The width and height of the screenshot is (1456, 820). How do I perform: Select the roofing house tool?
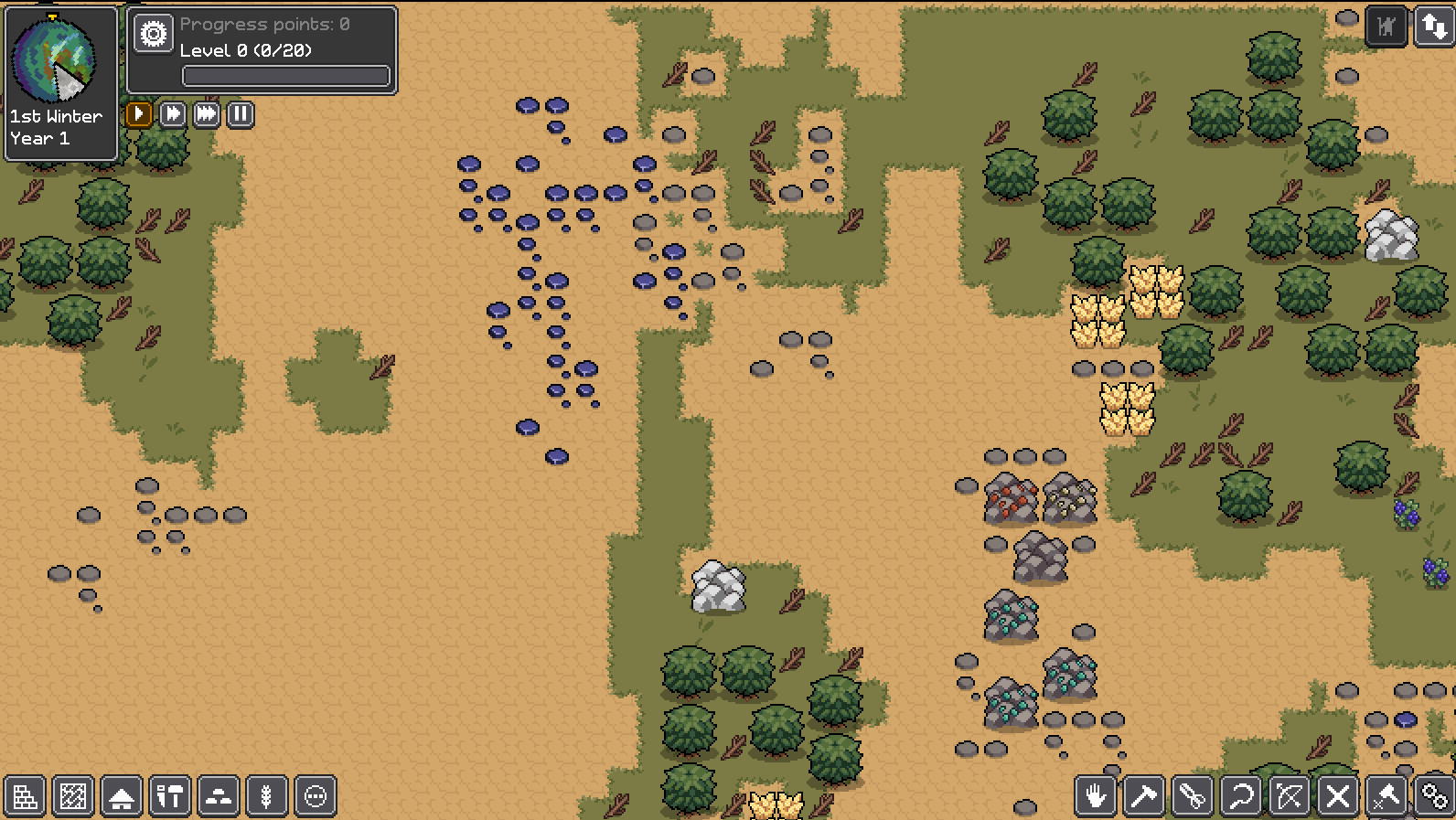click(122, 795)
